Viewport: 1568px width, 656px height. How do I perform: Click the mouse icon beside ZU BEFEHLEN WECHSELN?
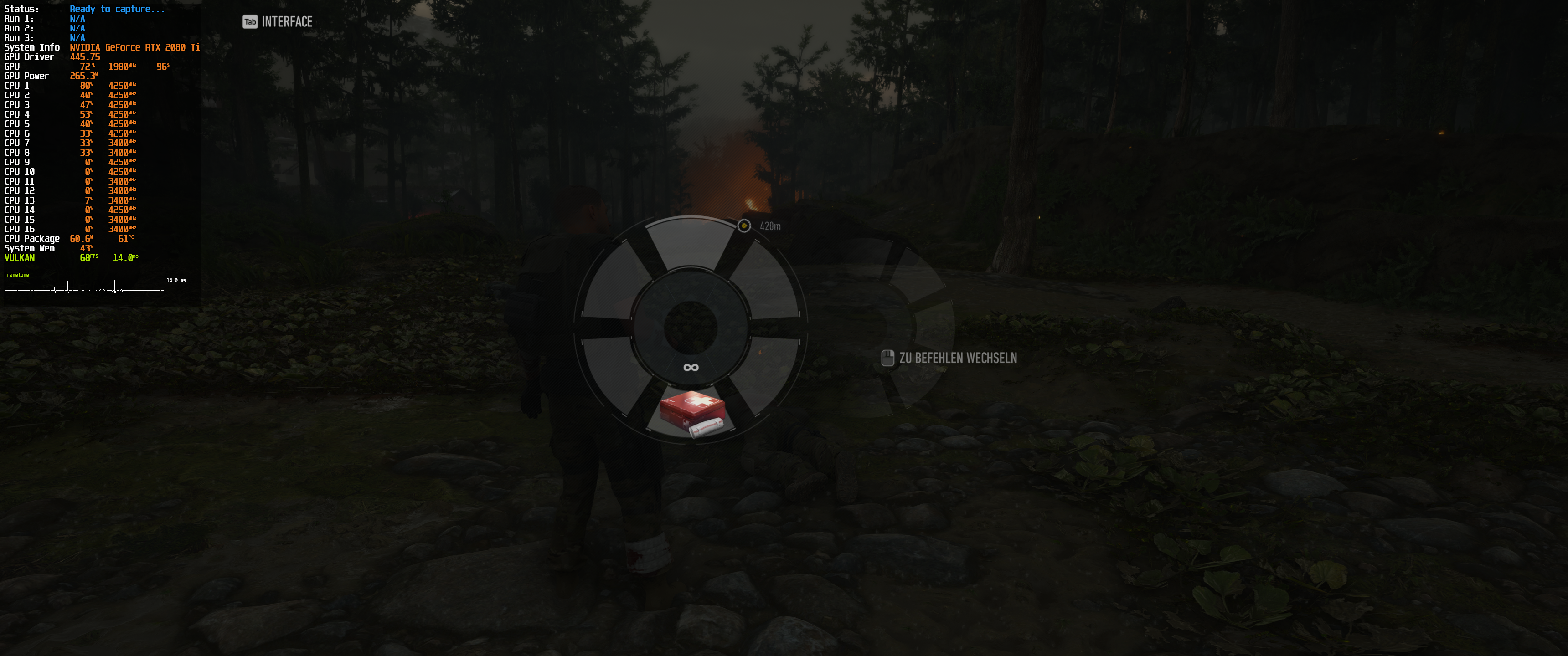point(888,358)
